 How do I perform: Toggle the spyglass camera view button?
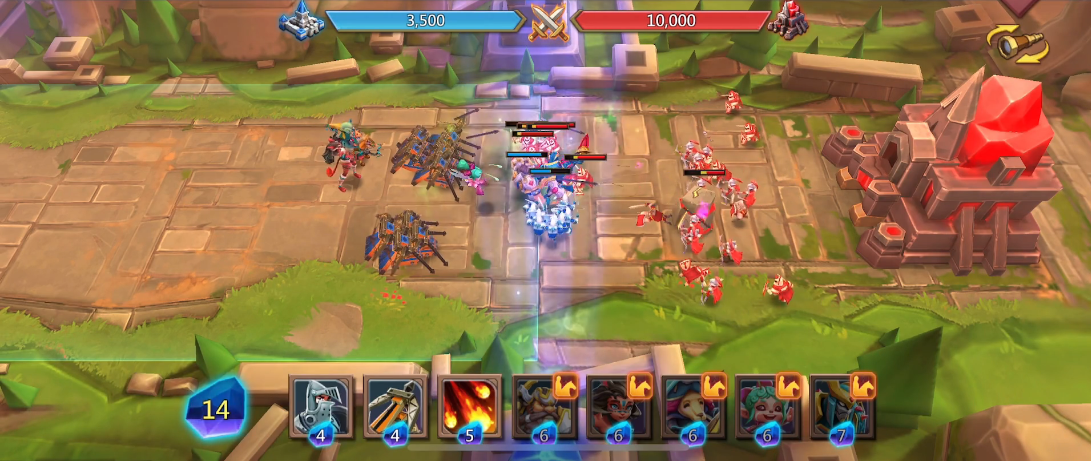(1016, 45)
